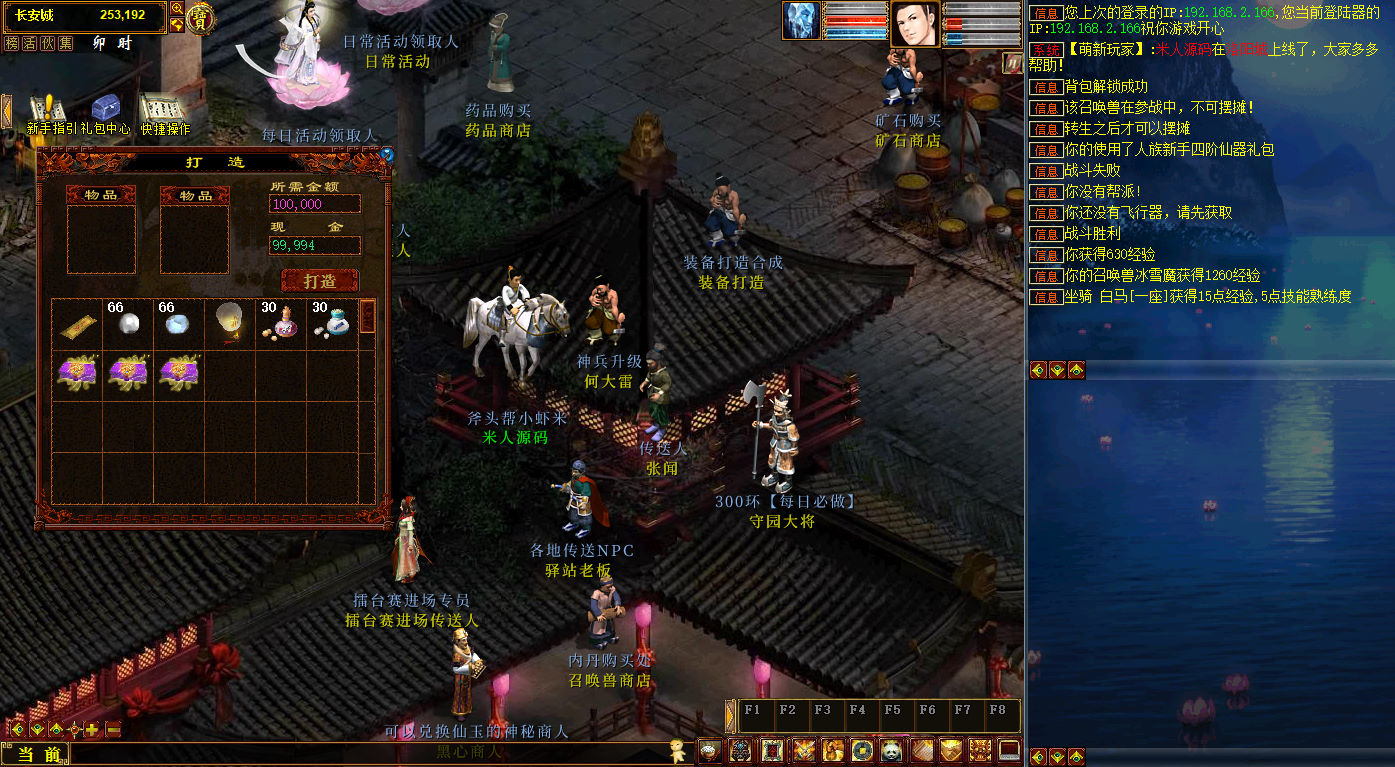
Task: Select the ice summon pet portrait
Action: pyautogui.click(x=801, y=21)
